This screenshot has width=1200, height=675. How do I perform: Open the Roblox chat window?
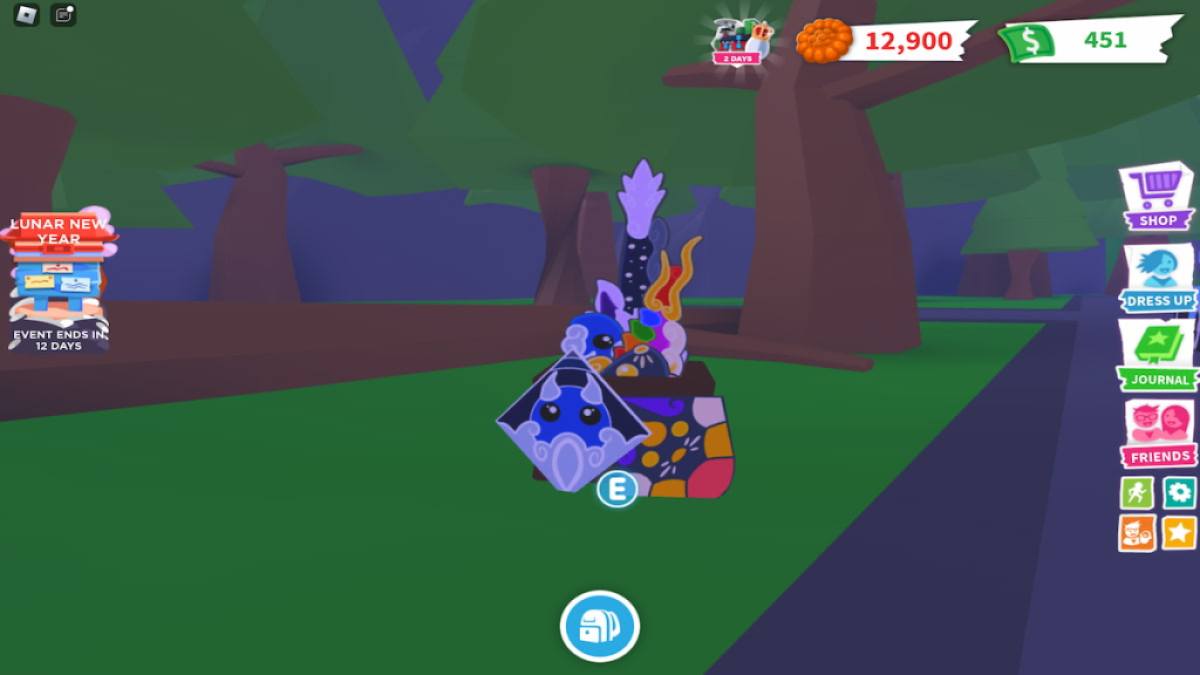(x=64, y=15)
